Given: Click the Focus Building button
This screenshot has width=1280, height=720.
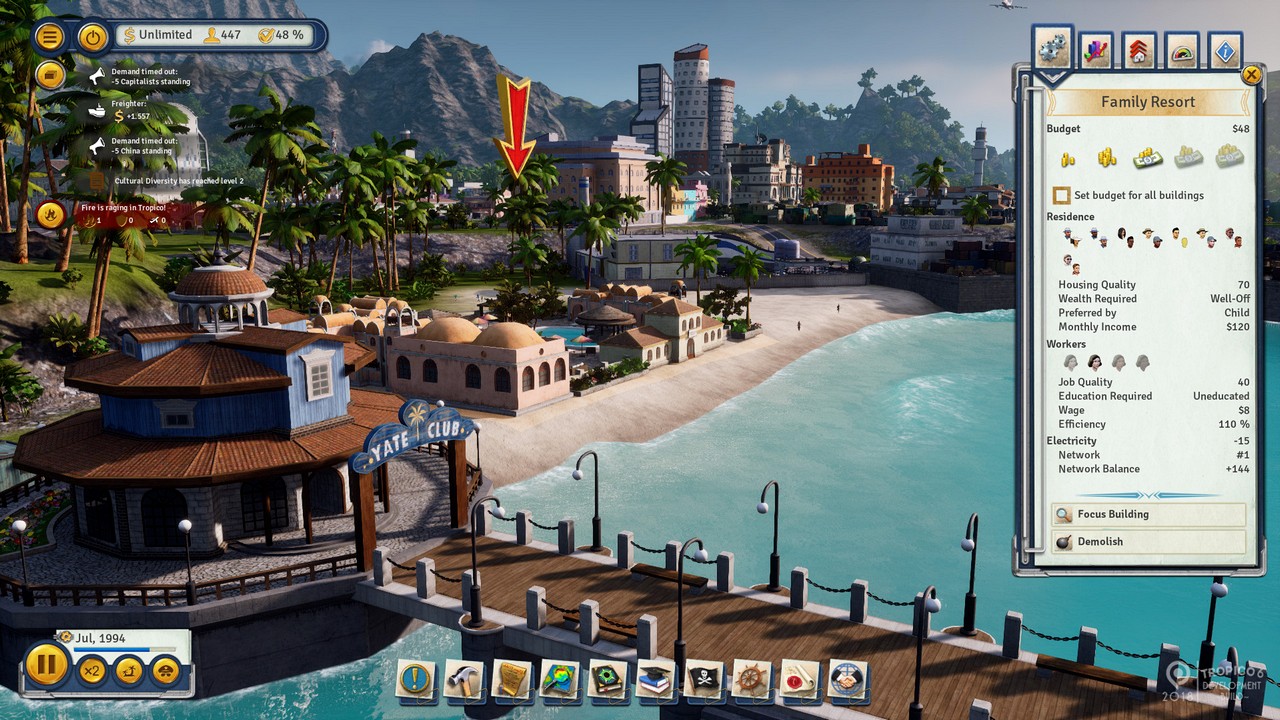Looking at the screenshot, I should click(x=1147, y=514).
